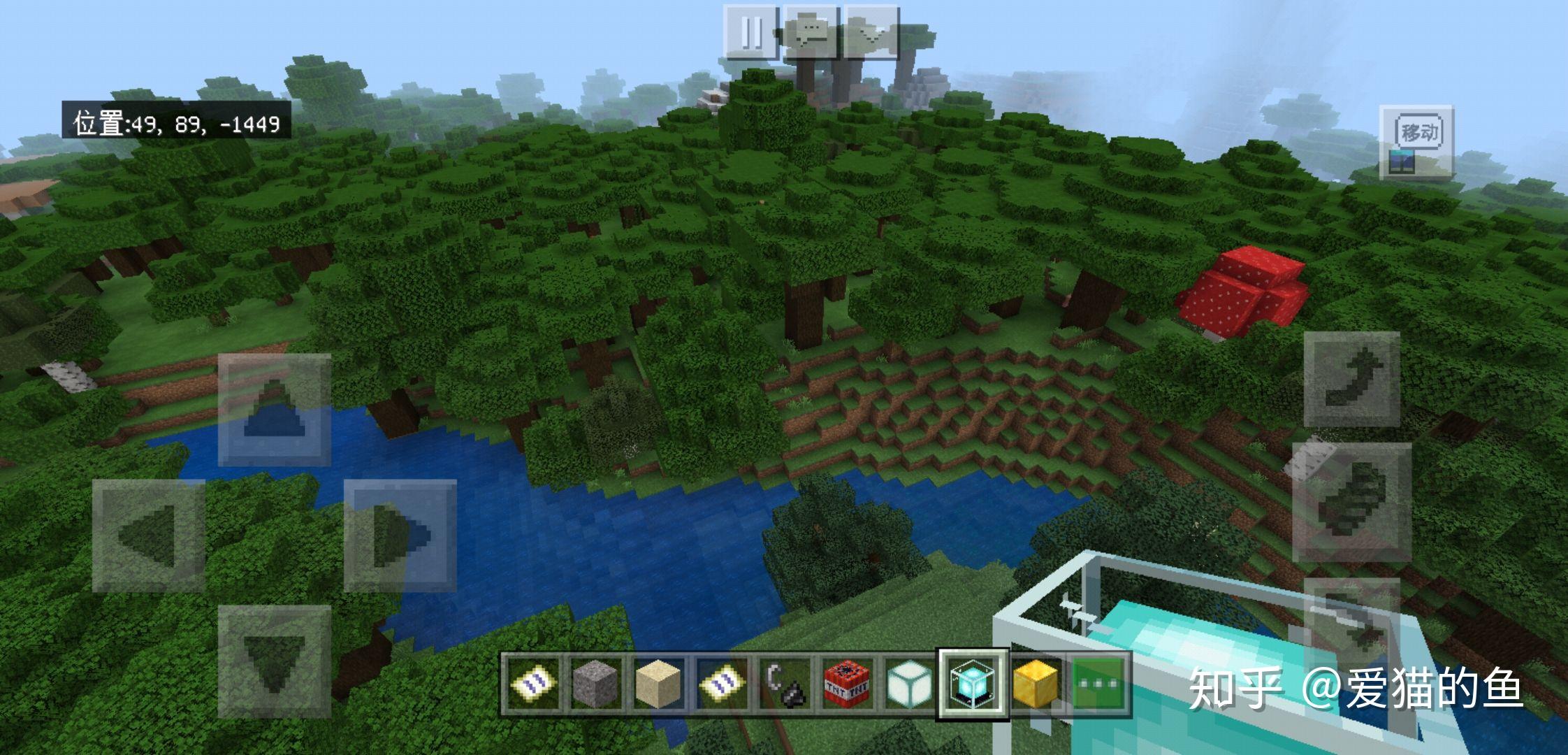This screenshot has height=755, width=1568.
Task: Select the TNT block in hotbar
Action: 846,684
